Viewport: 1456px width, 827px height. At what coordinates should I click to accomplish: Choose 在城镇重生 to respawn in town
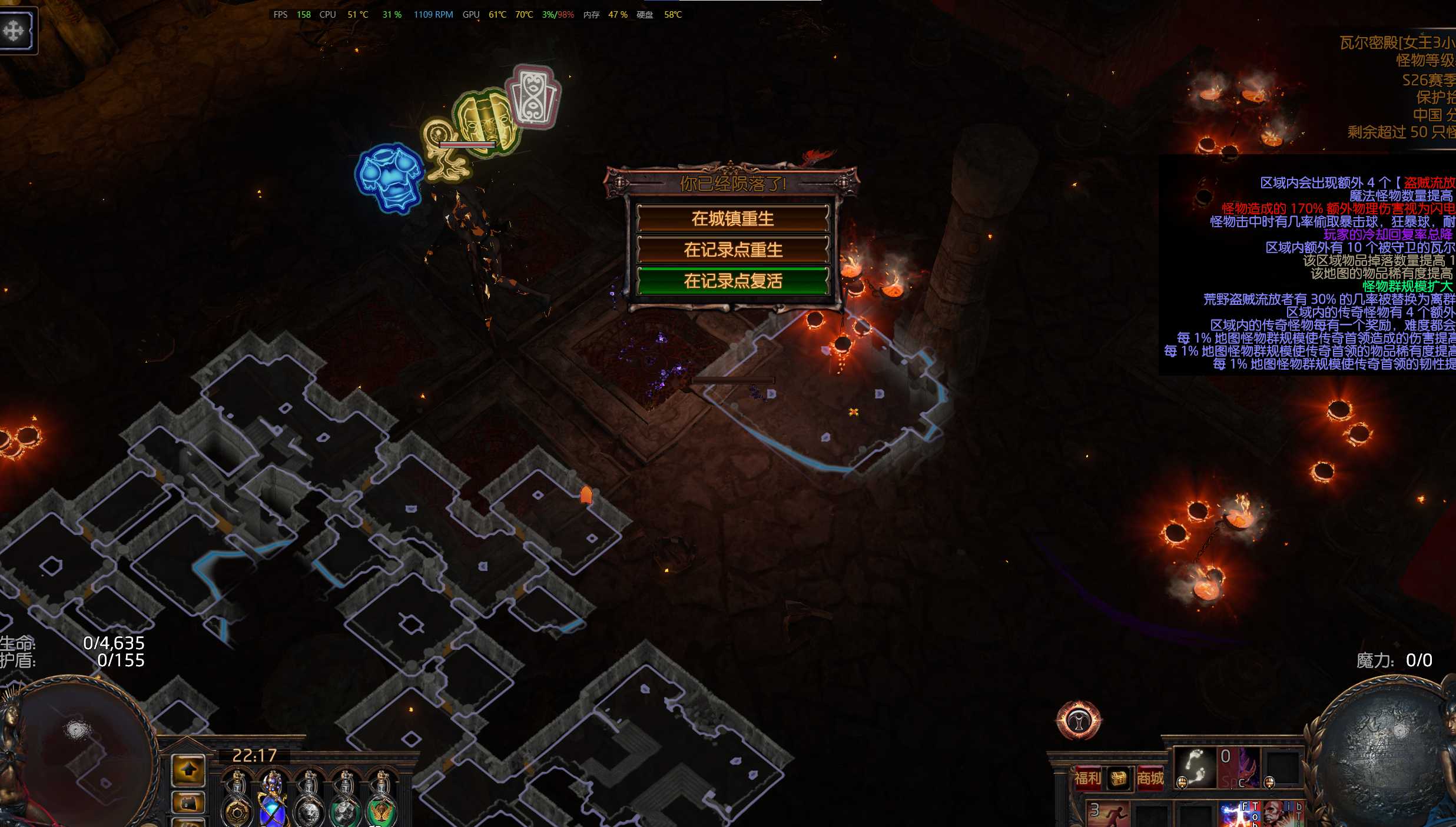(732, 219)
